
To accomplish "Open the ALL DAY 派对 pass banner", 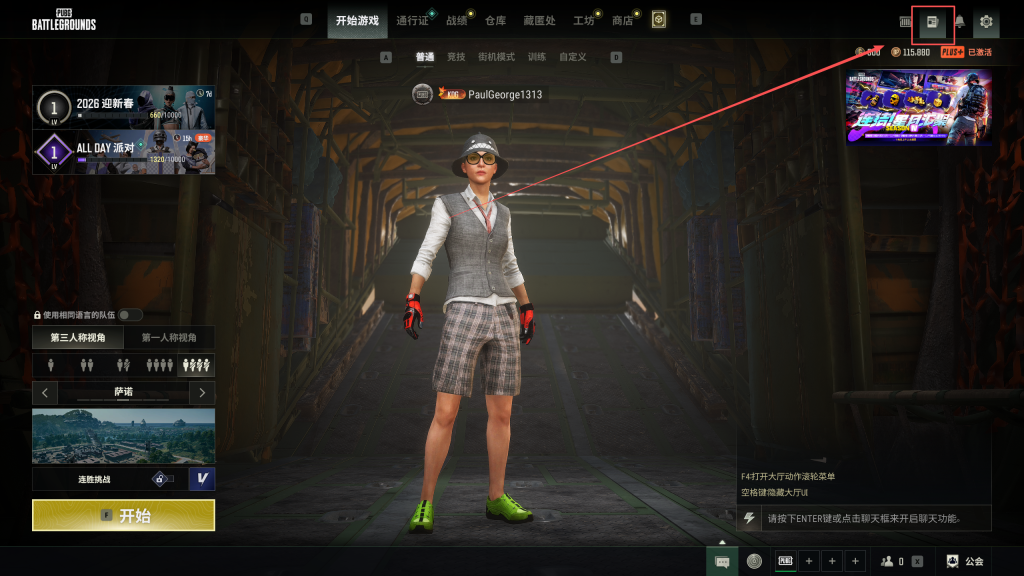I will [124, 152].
